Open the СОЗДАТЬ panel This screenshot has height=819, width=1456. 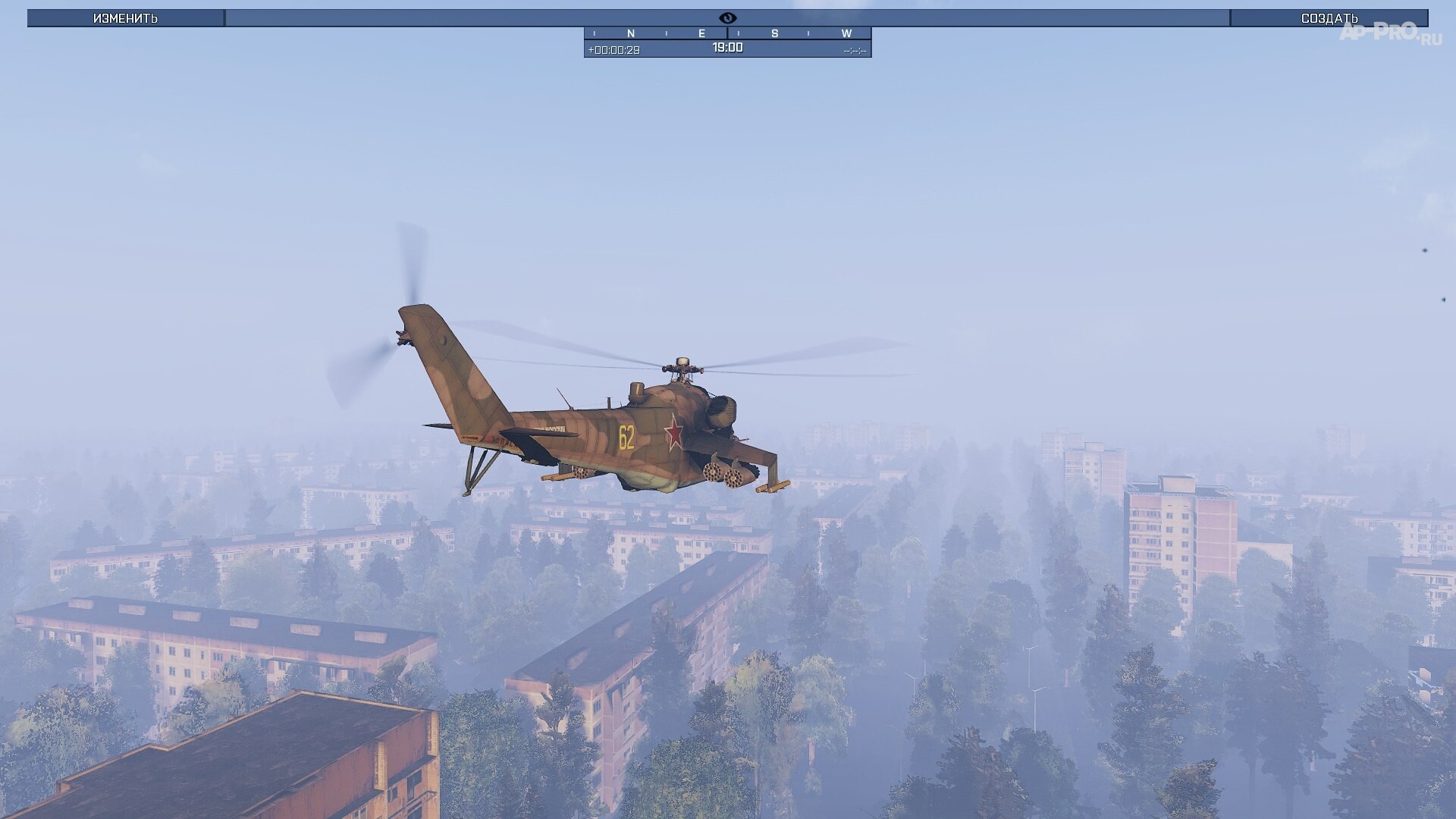coord(1329,18)
